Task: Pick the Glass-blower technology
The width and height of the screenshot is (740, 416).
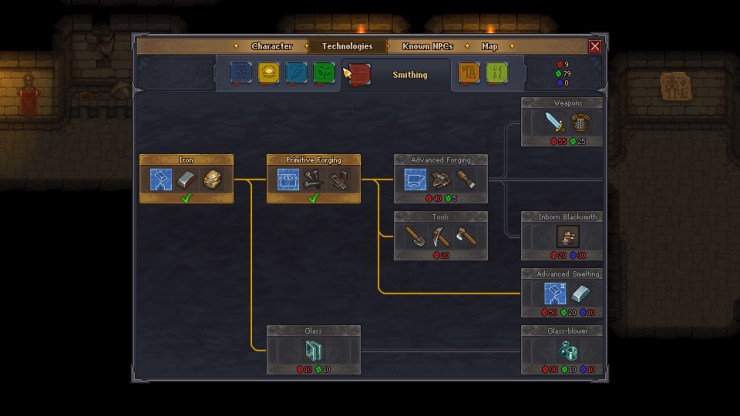Action: tap(562, 350)
